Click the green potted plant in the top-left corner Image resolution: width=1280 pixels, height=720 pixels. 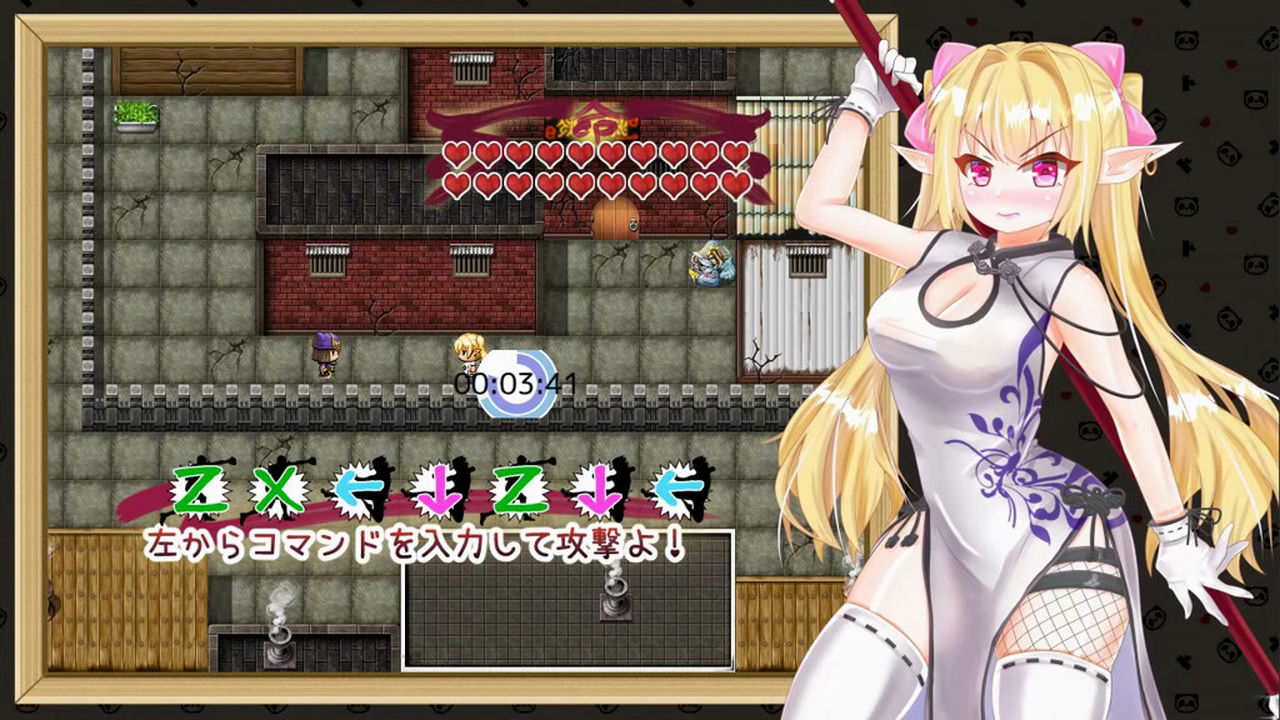135,115
